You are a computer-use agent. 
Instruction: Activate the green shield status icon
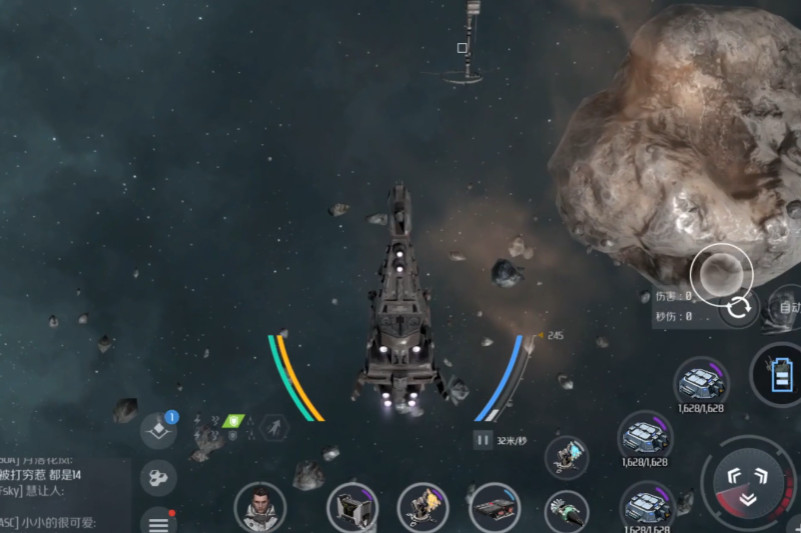pos(232,422)
